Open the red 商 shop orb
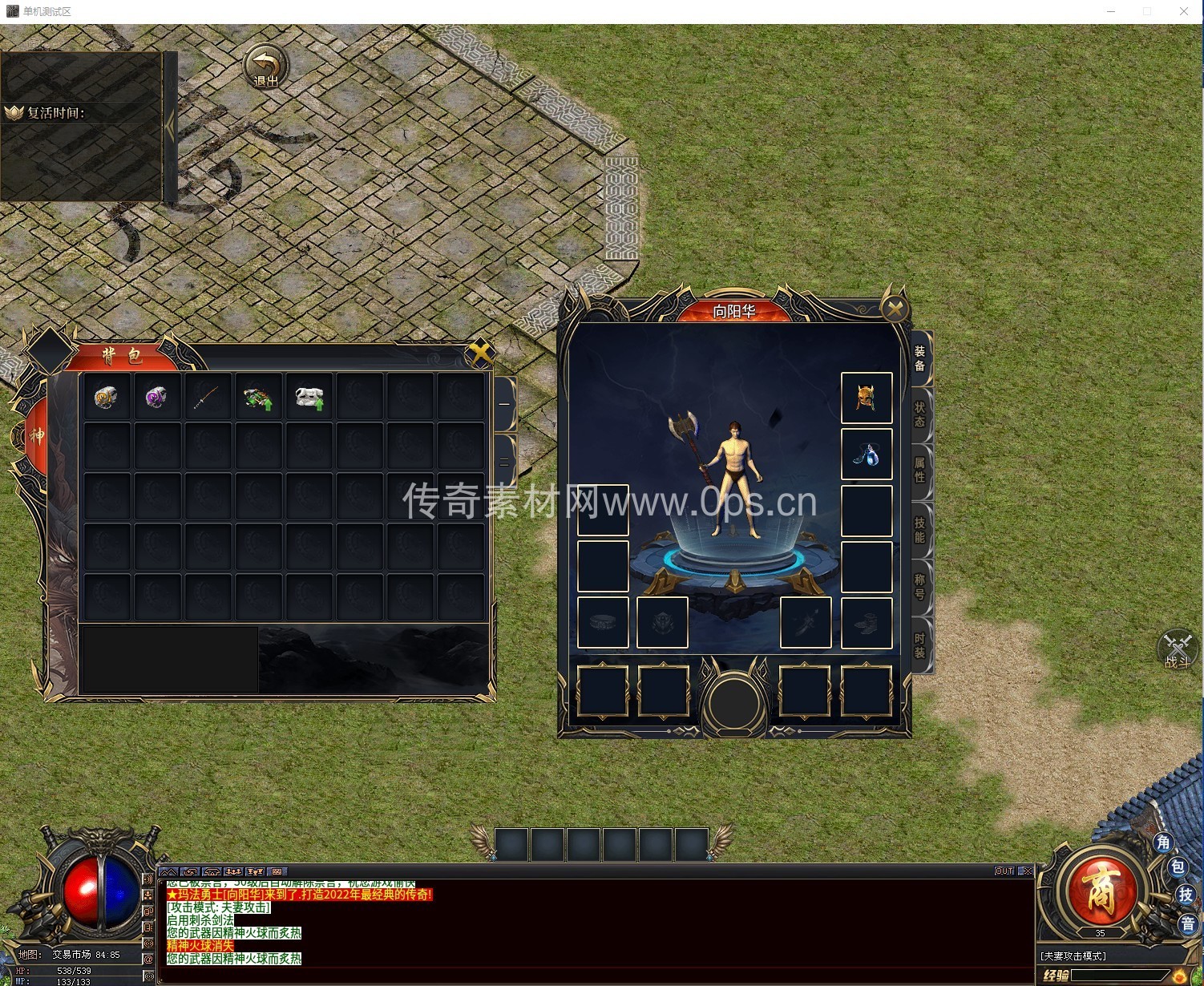Image resolution: width=1204 pixels, height=986 pixels. pos(1100,894)
